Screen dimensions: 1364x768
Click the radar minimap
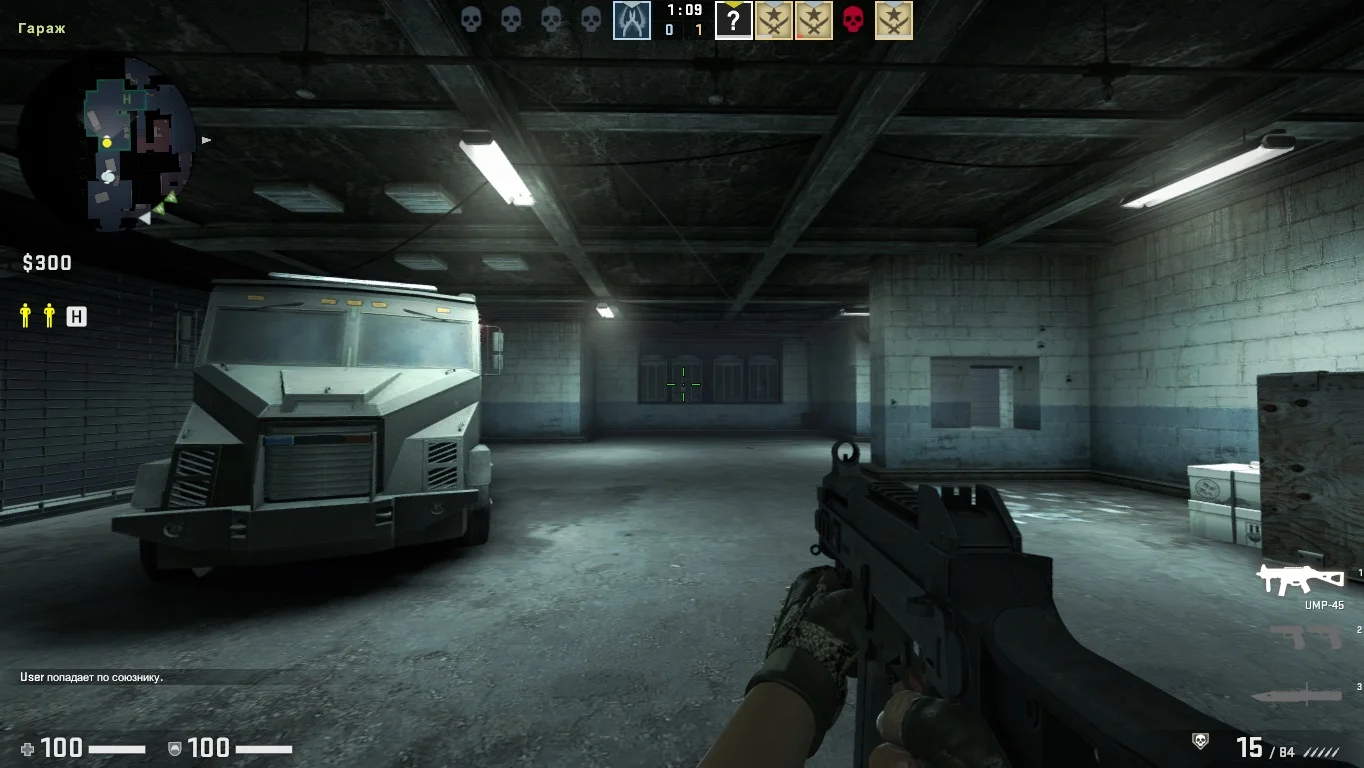point(108,143)
